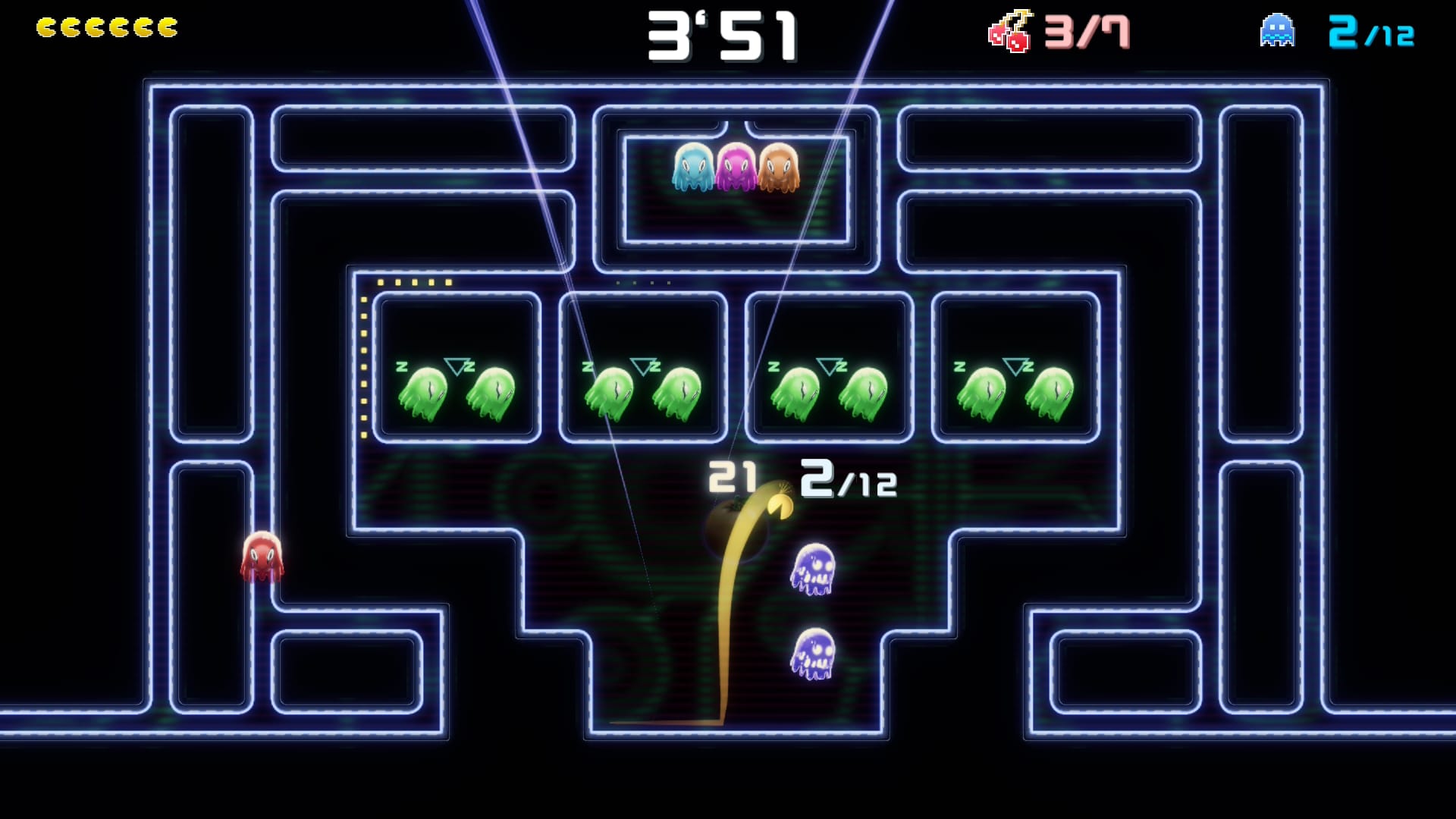Screen dimensions: 1456x819
Task: Select the yellow Pac-Man lives row
Action: pyautogui.click(x=107, y=28)
